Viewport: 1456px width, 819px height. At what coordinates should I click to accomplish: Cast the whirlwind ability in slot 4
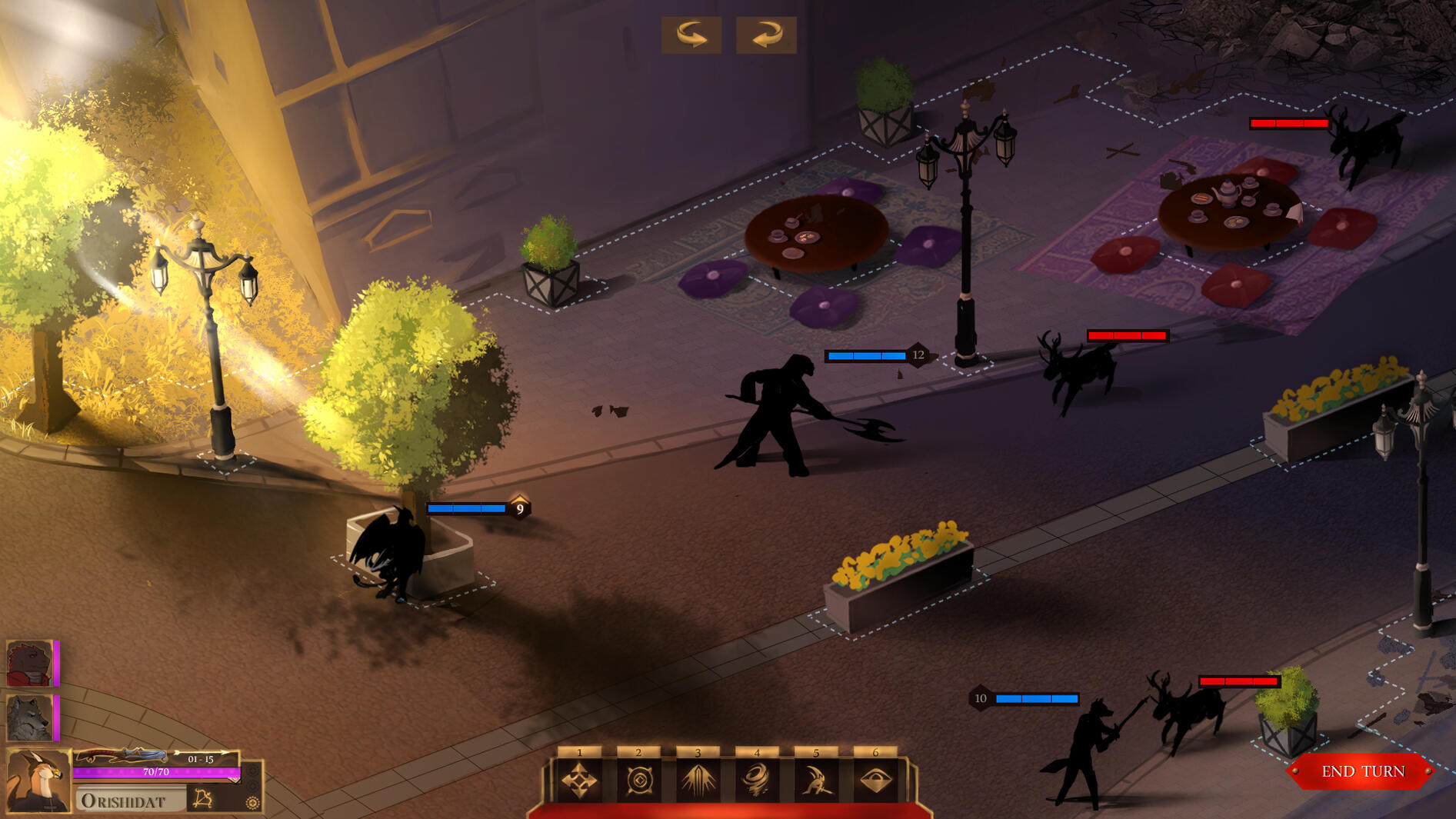[758, 781]
